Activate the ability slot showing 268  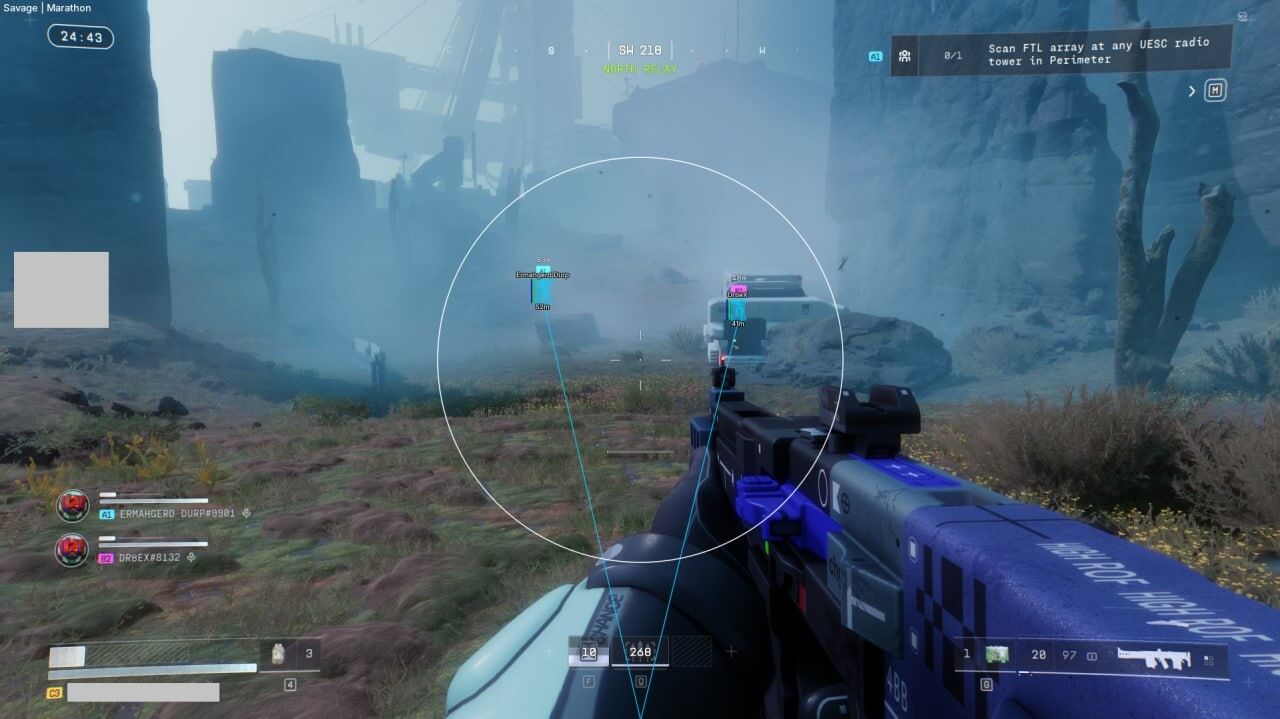[640, 653]
